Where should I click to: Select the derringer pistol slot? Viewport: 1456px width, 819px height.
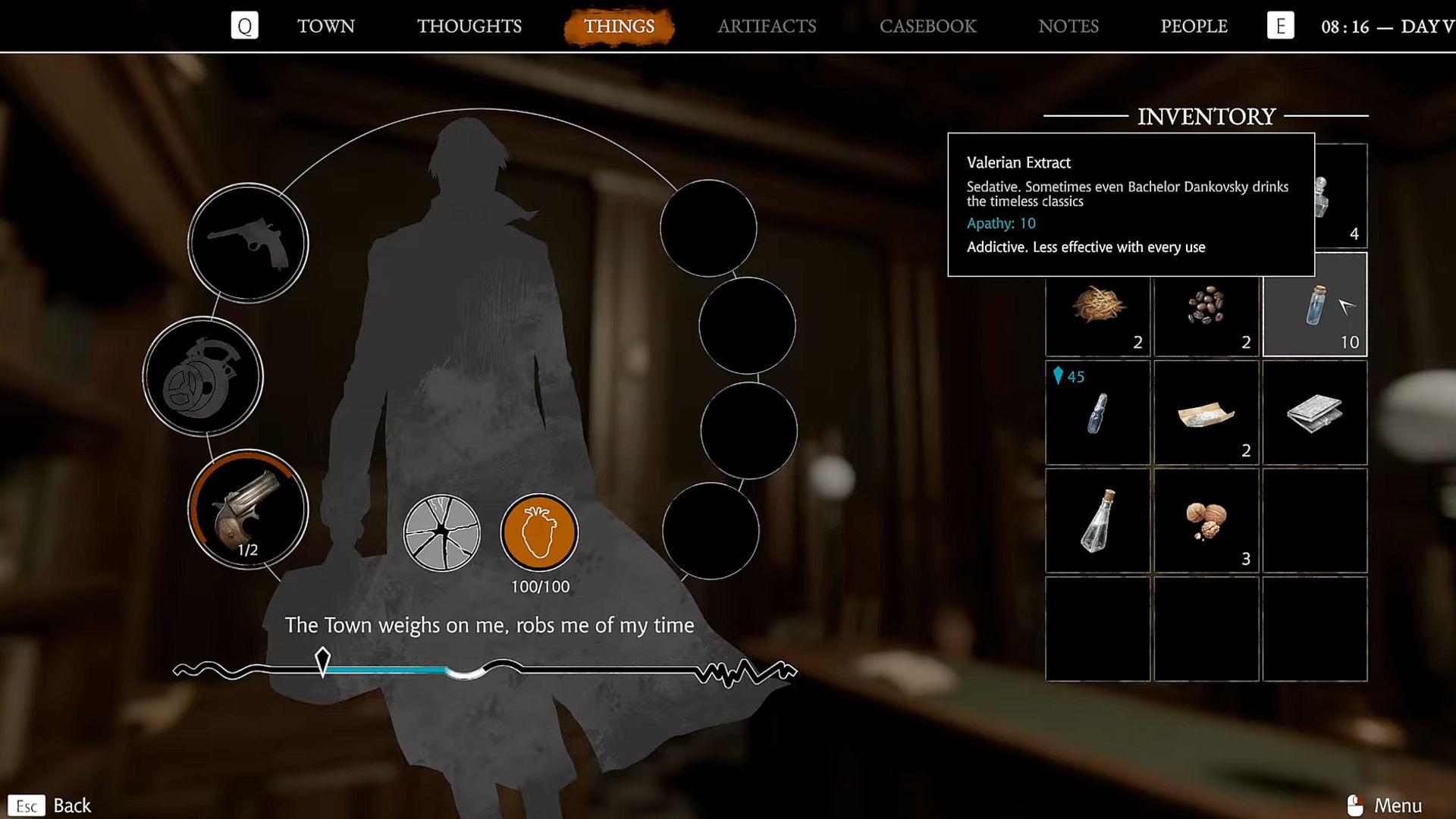[248, 510]
